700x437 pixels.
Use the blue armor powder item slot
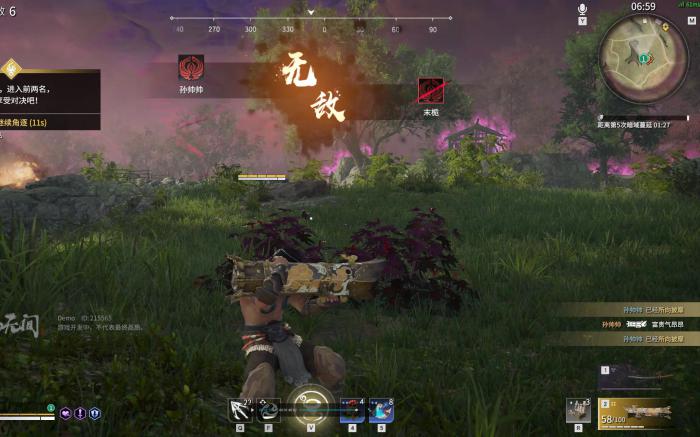coord(380,409)
